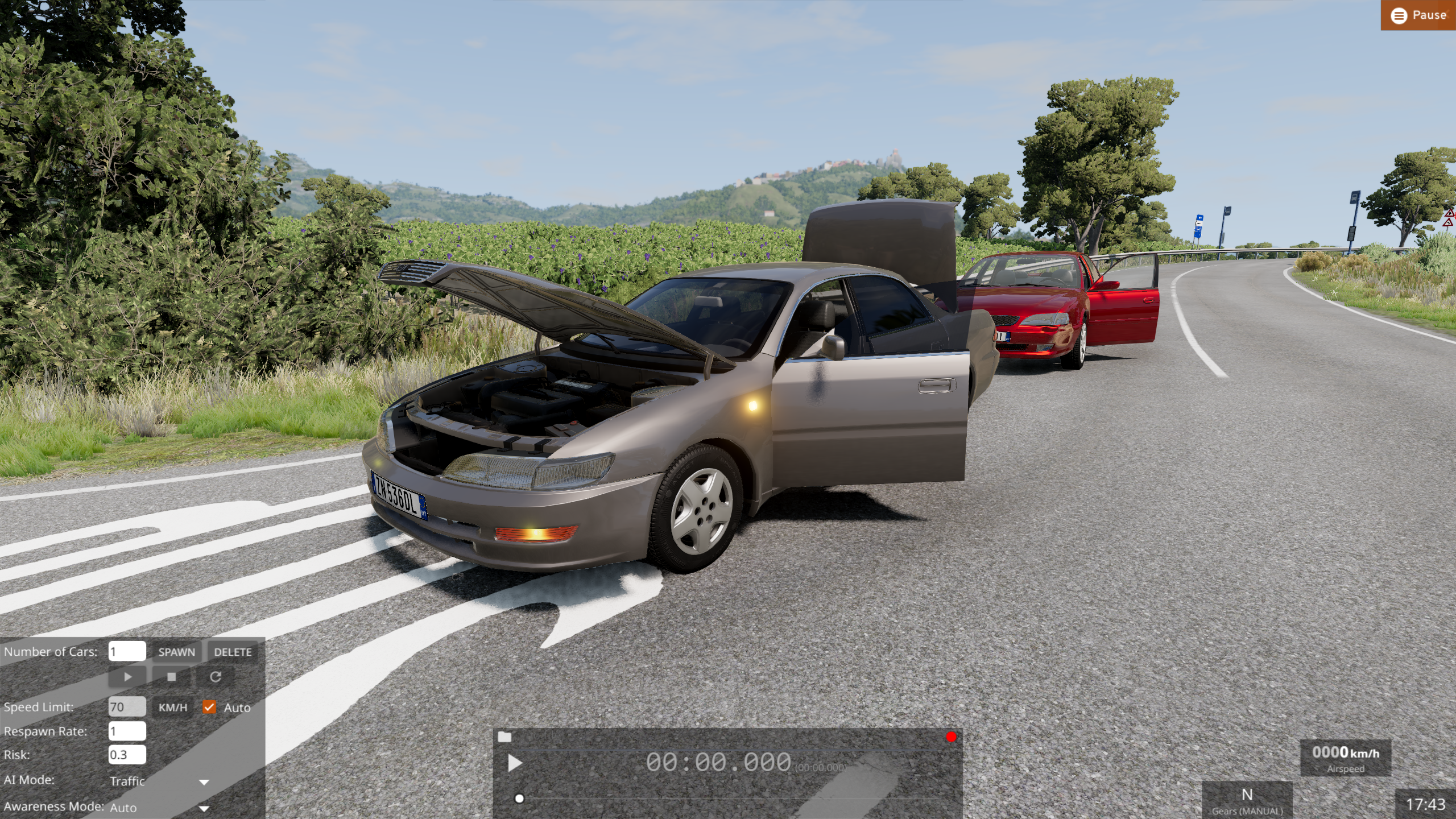This screenshot has height=819, width=1456.
Task: Select the Respawn Rate input field
Action: [127, 731]
